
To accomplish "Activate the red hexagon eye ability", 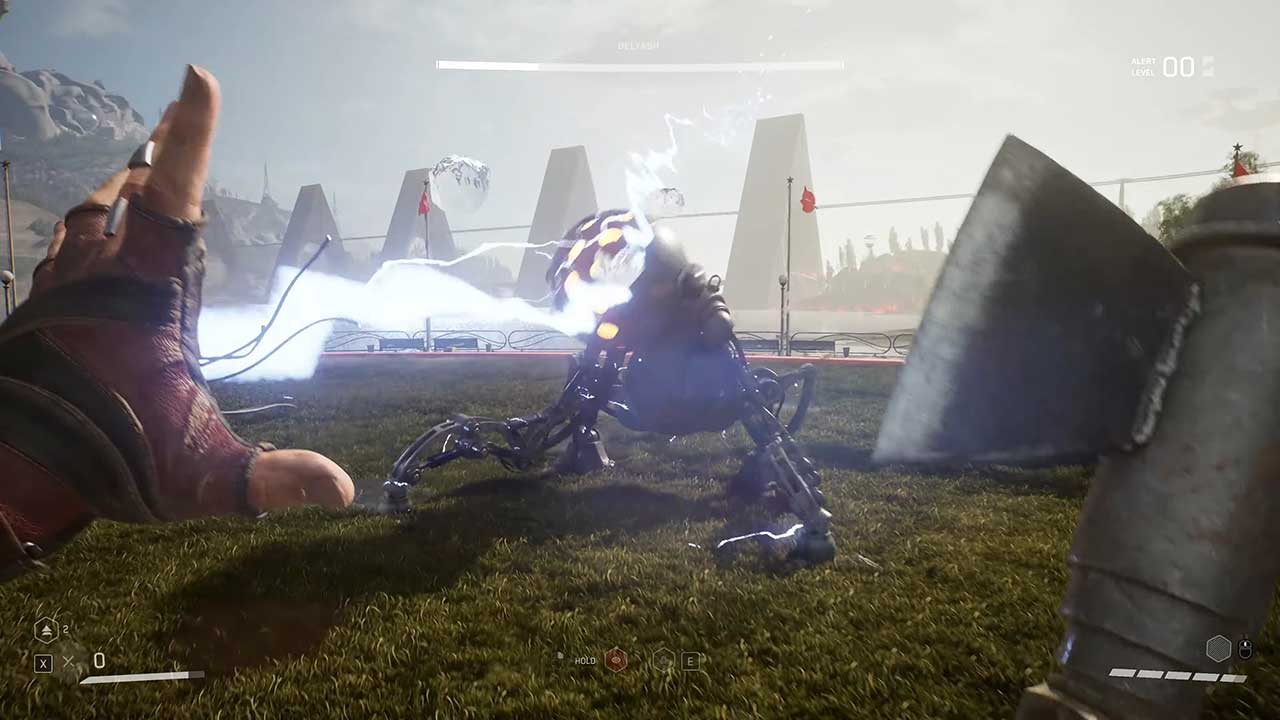I will [x=616, y=660].
